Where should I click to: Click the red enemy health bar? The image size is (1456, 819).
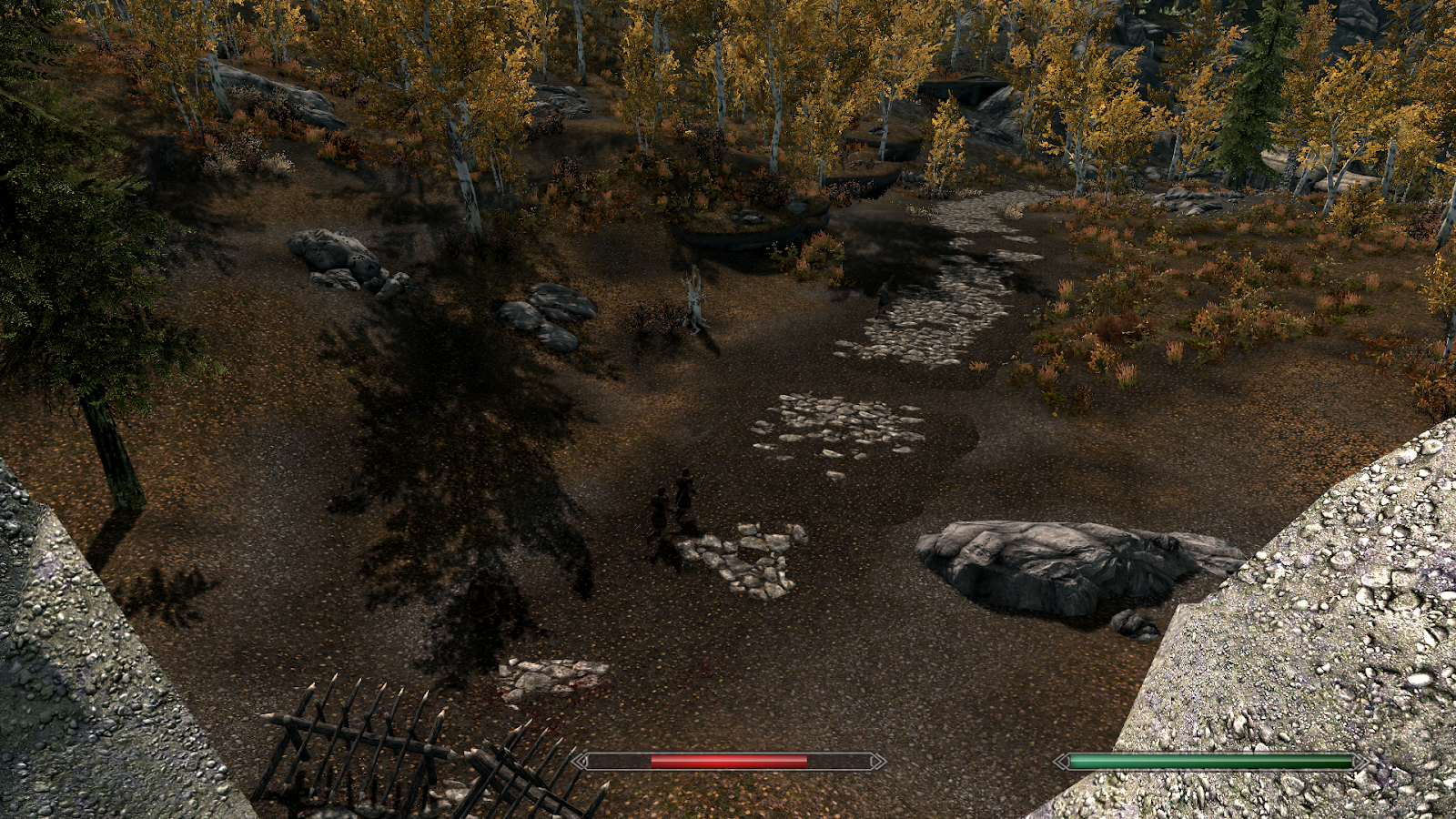point(728,760)
